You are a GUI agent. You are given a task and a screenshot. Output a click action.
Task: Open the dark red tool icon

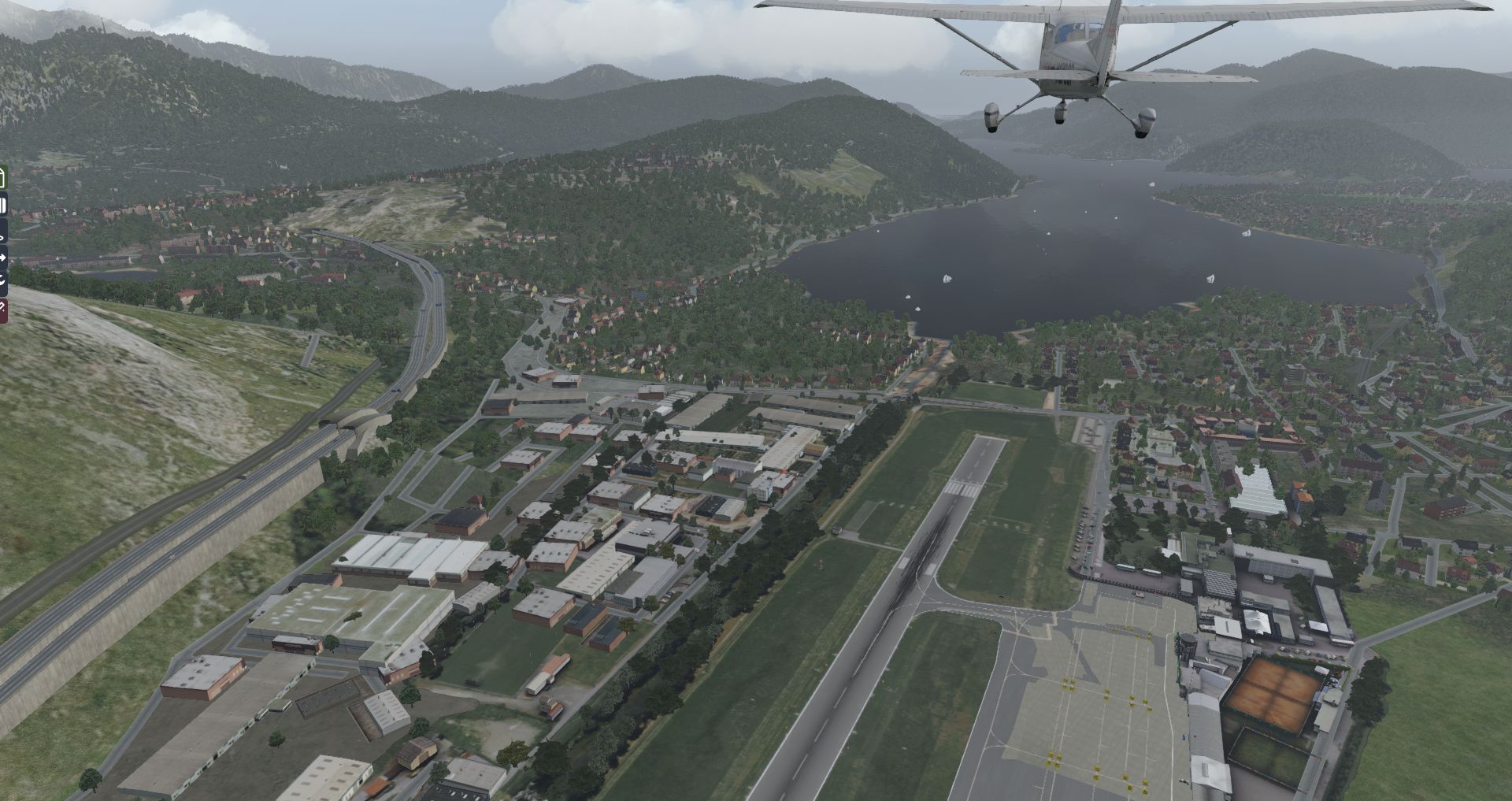pos(2,310)
